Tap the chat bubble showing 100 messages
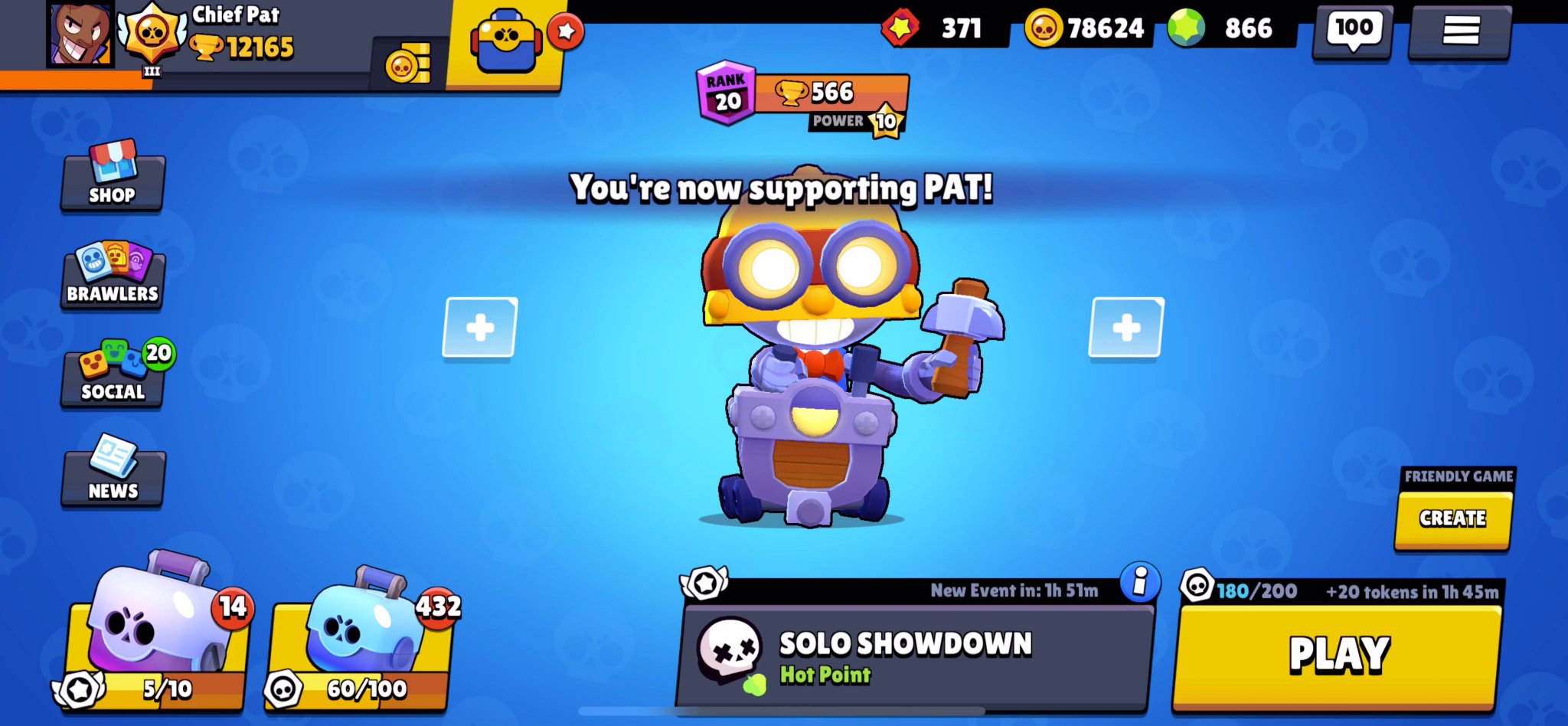Viewport: 1568px width, 726px height. pyautogui.click(x=1370, y=31)
